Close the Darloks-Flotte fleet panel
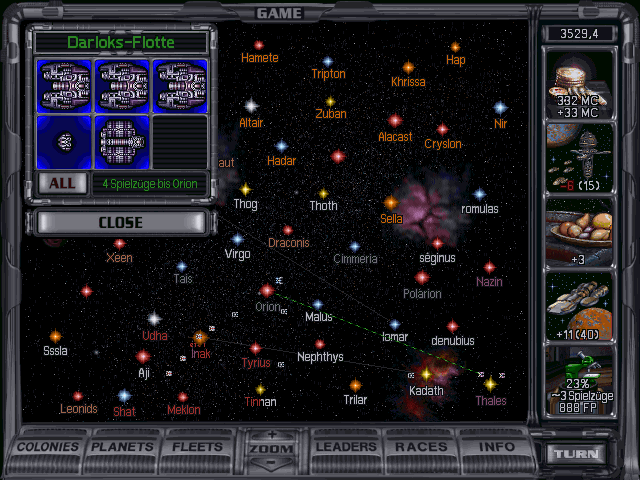 pos(120,223)
